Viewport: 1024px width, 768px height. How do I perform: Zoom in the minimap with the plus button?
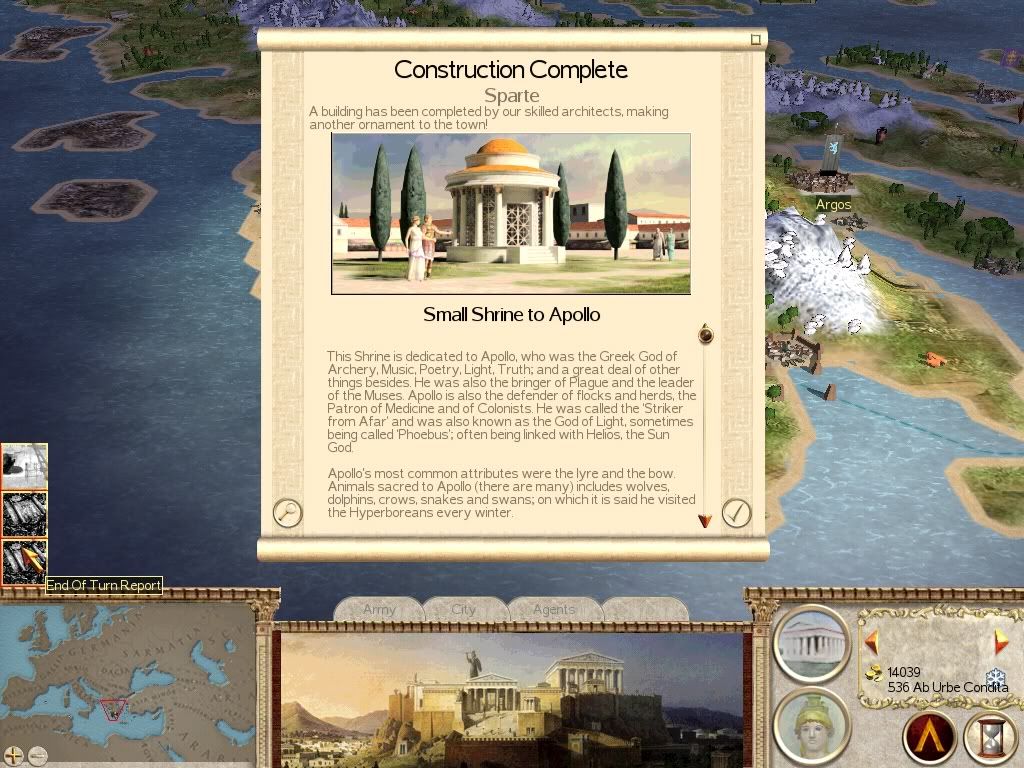click(x=13, y=755)
